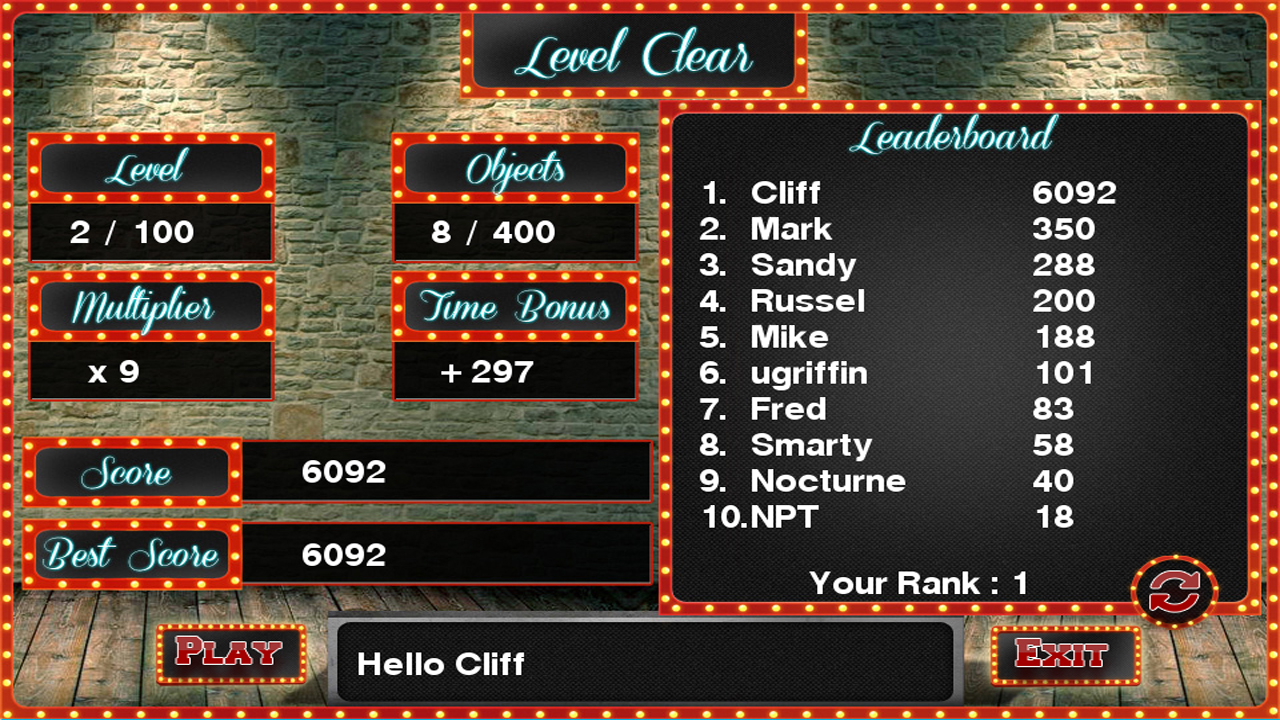Click the Play button
1280x720 pixels.
pos(230,654)
